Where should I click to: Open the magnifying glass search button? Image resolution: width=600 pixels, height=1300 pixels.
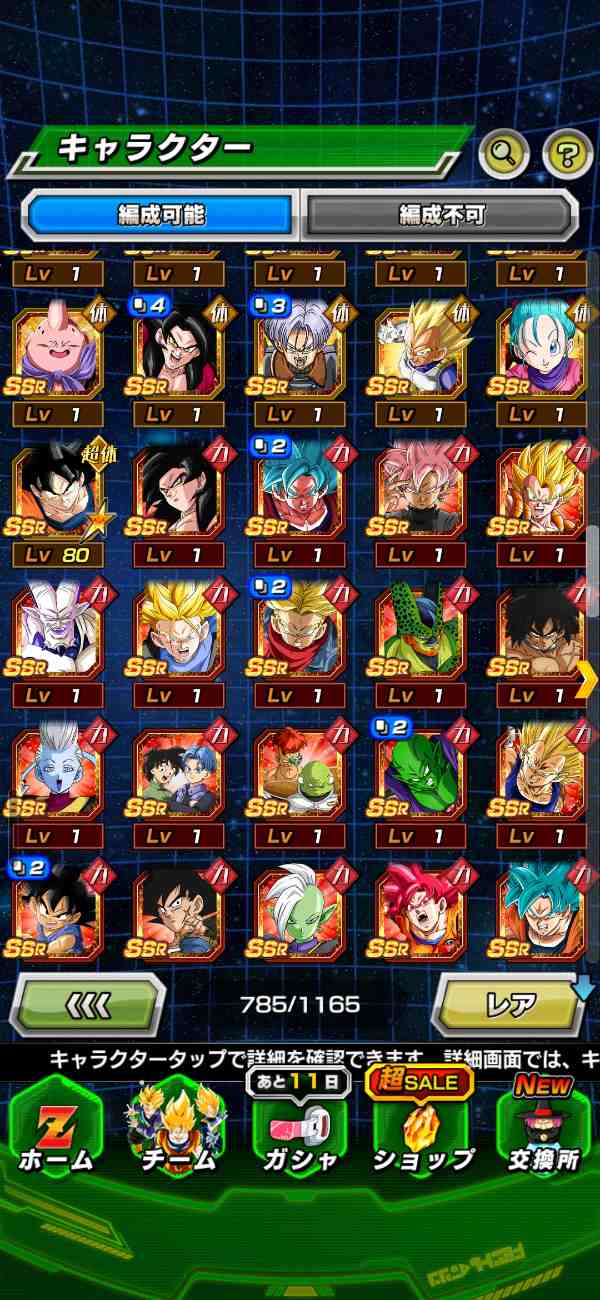coord(505,153)
